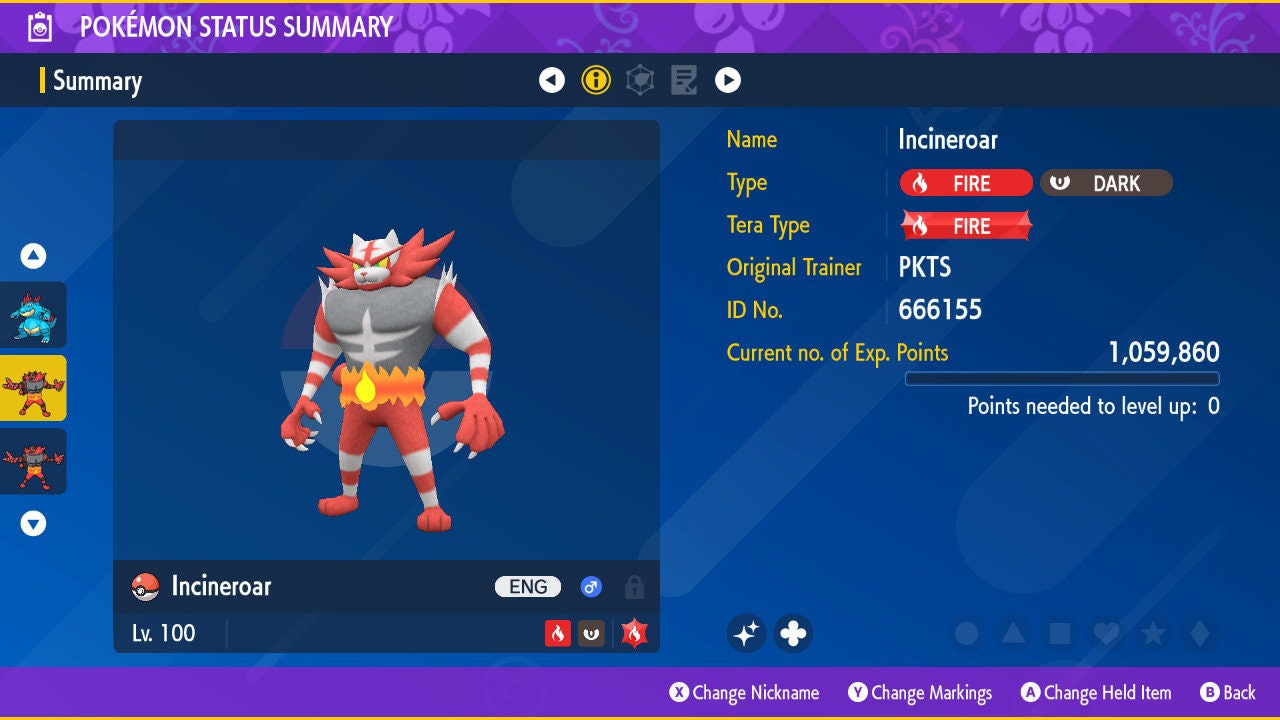Viewport: 1280px width, 720px height.
Task: Select the Feraligatr party thumbnail
Action: point(33,314)
